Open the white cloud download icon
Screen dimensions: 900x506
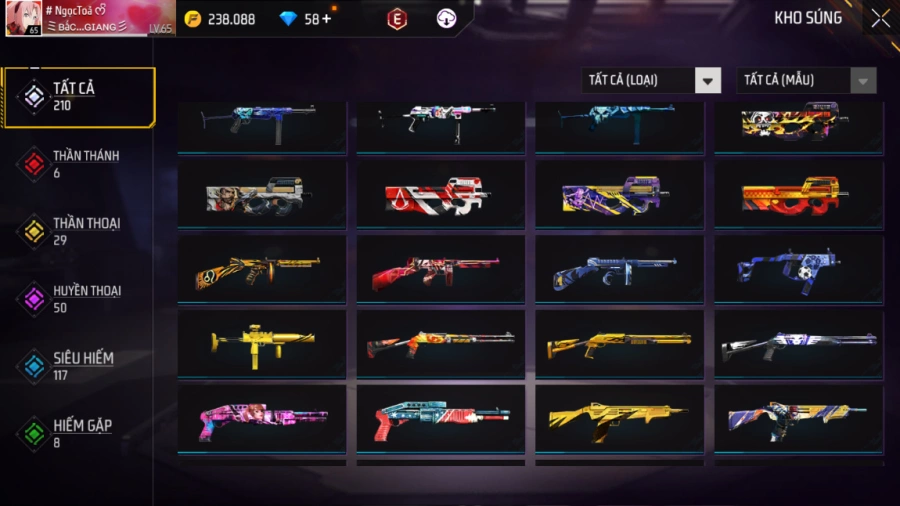pyautogui.click(x=446, y=19)
